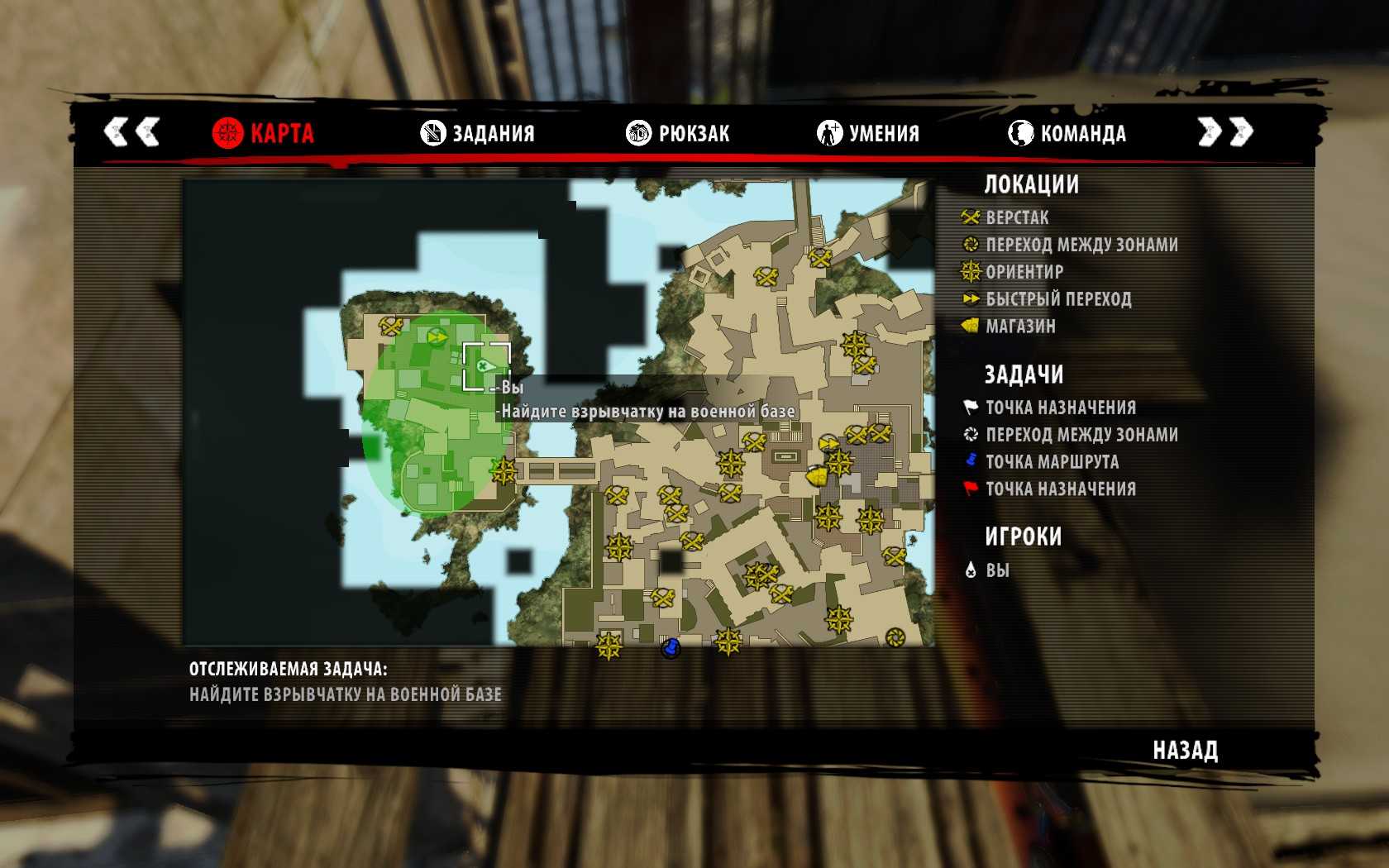
Task: Choose the Ориентир legend entry
Action: pos(1024,272)
